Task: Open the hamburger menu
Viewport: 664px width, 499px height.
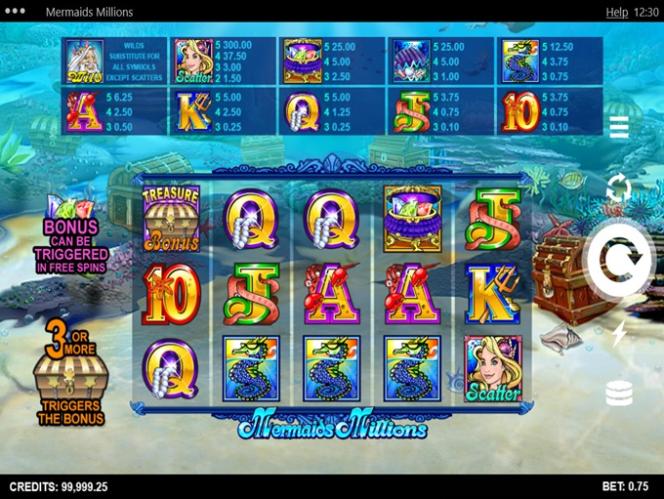Action: click(x=619, y=127)
